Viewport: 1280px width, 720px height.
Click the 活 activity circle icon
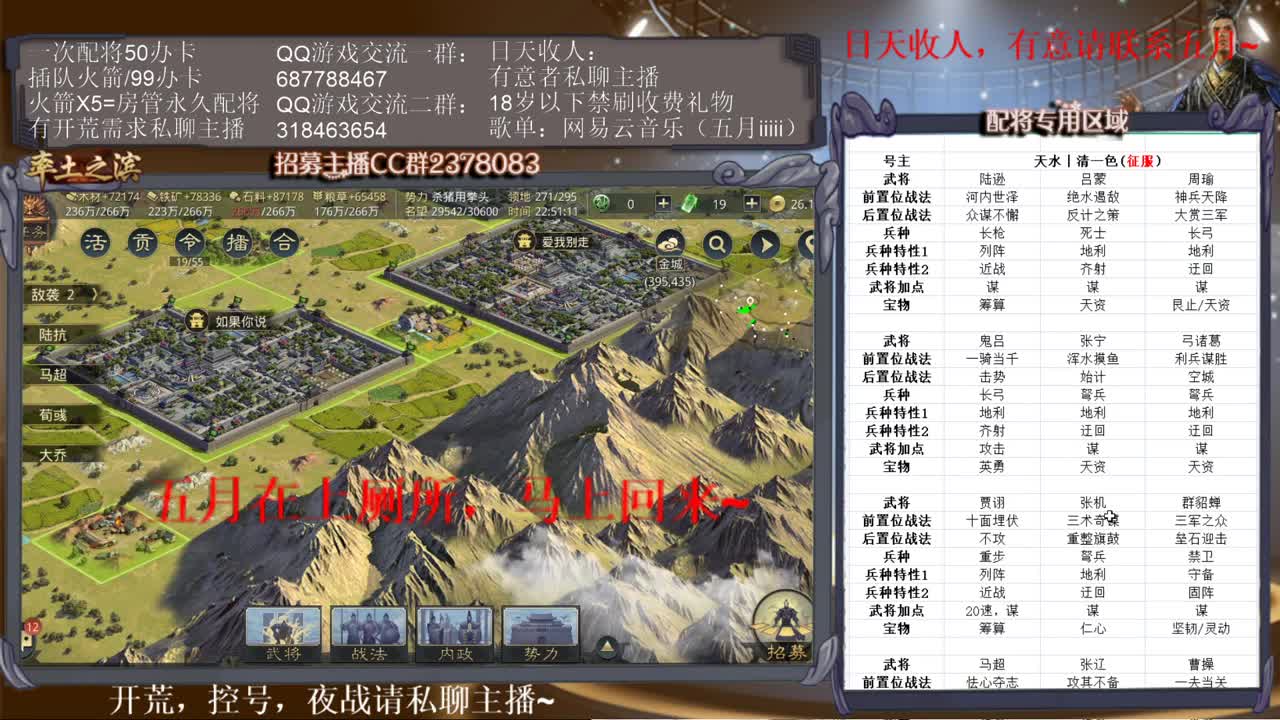(x=98, y=243)
